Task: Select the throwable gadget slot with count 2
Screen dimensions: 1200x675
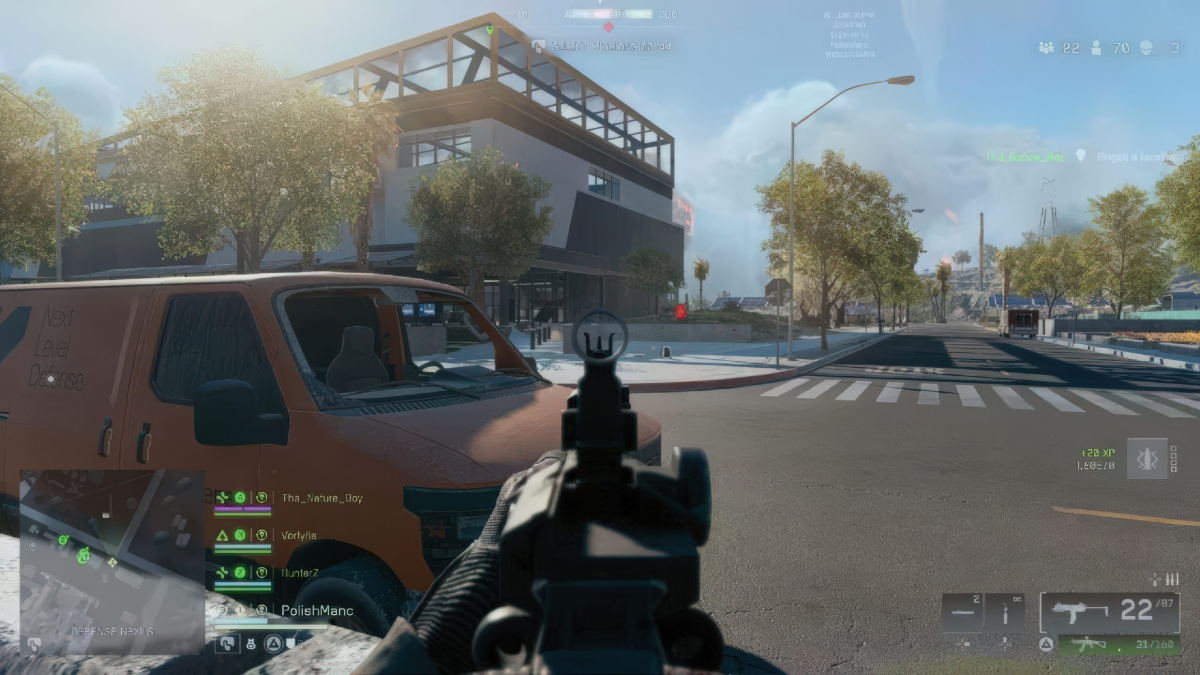Action: pos(962,611)
